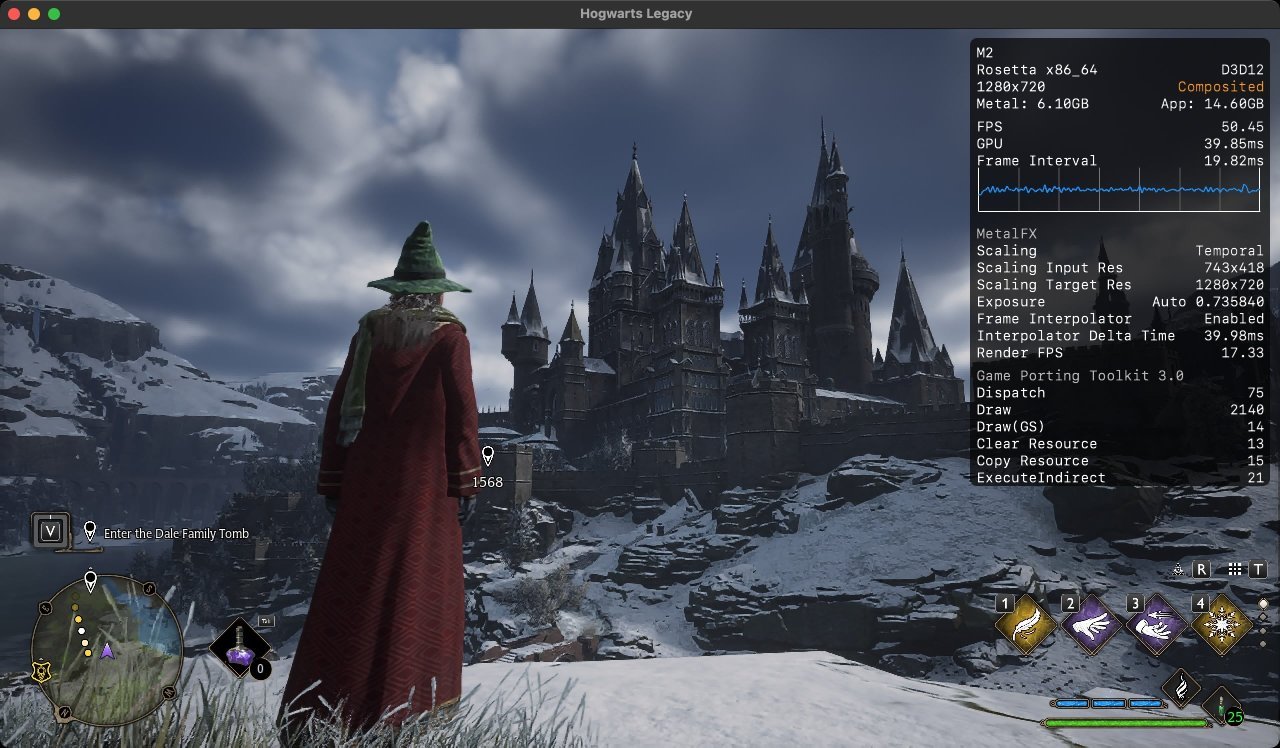Screen dimensions: 1280x748
Task: Minimize the game window with the yellow button
Action: pyautogui.click(x=34, y=14)
